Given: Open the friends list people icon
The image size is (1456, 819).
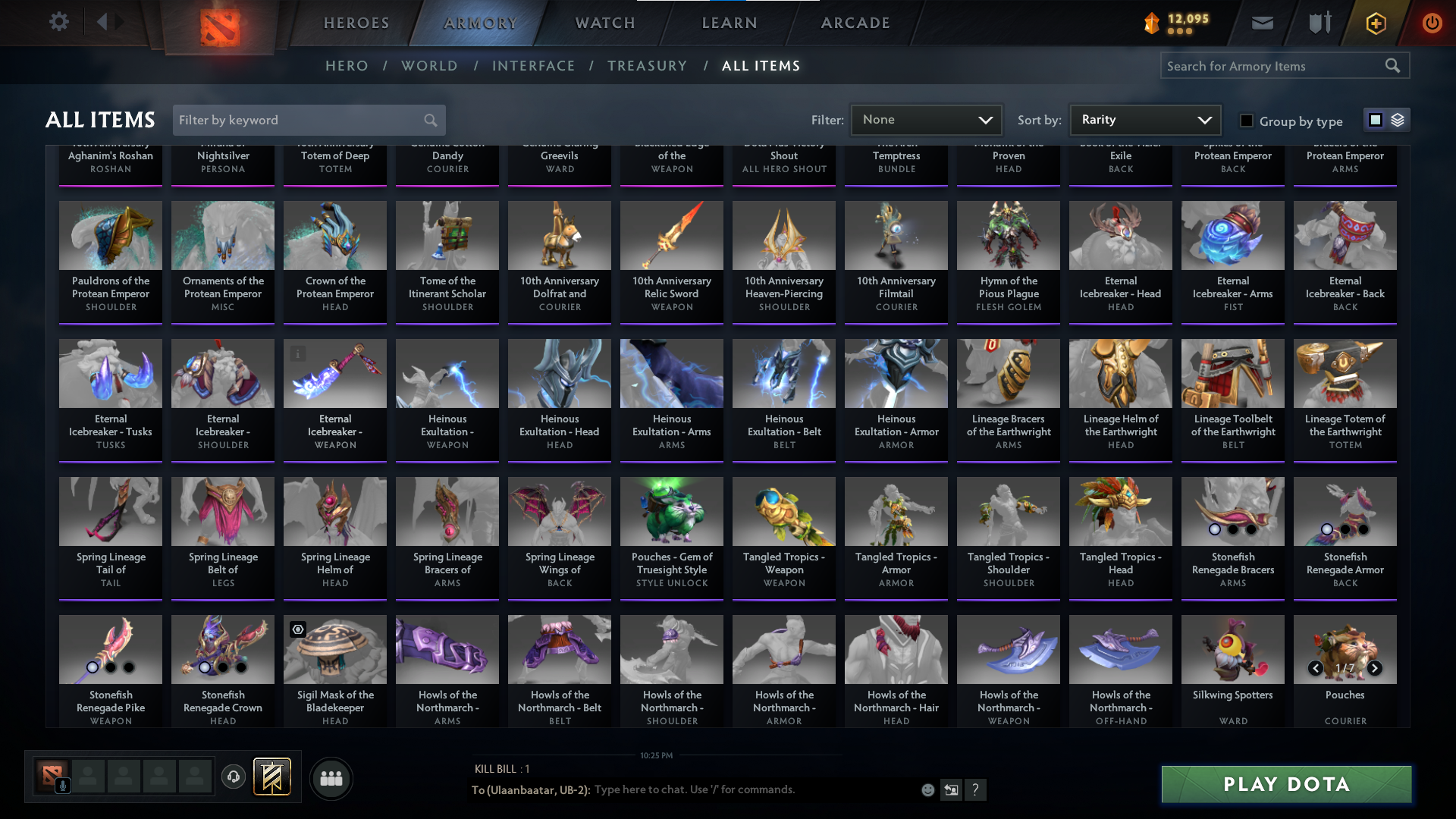Looking at the screenshot, I should [331, 778].
